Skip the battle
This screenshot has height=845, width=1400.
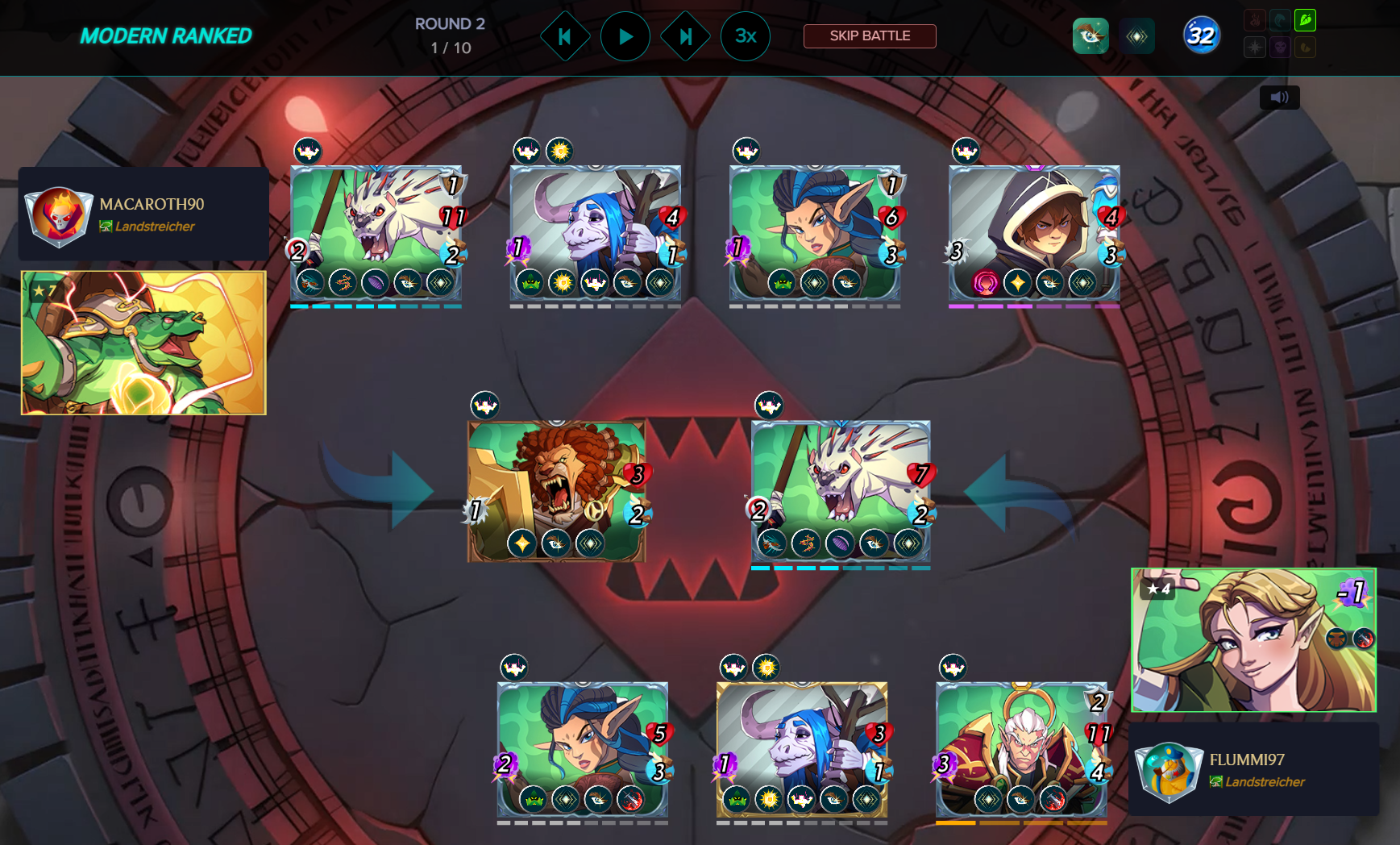[870, 36]
